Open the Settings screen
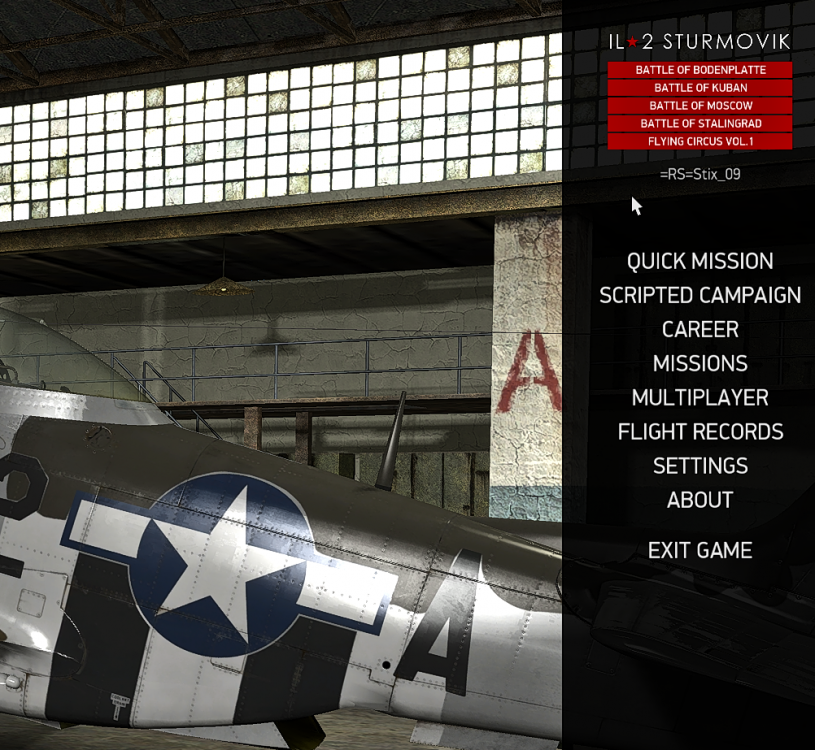 click(700, 466)
